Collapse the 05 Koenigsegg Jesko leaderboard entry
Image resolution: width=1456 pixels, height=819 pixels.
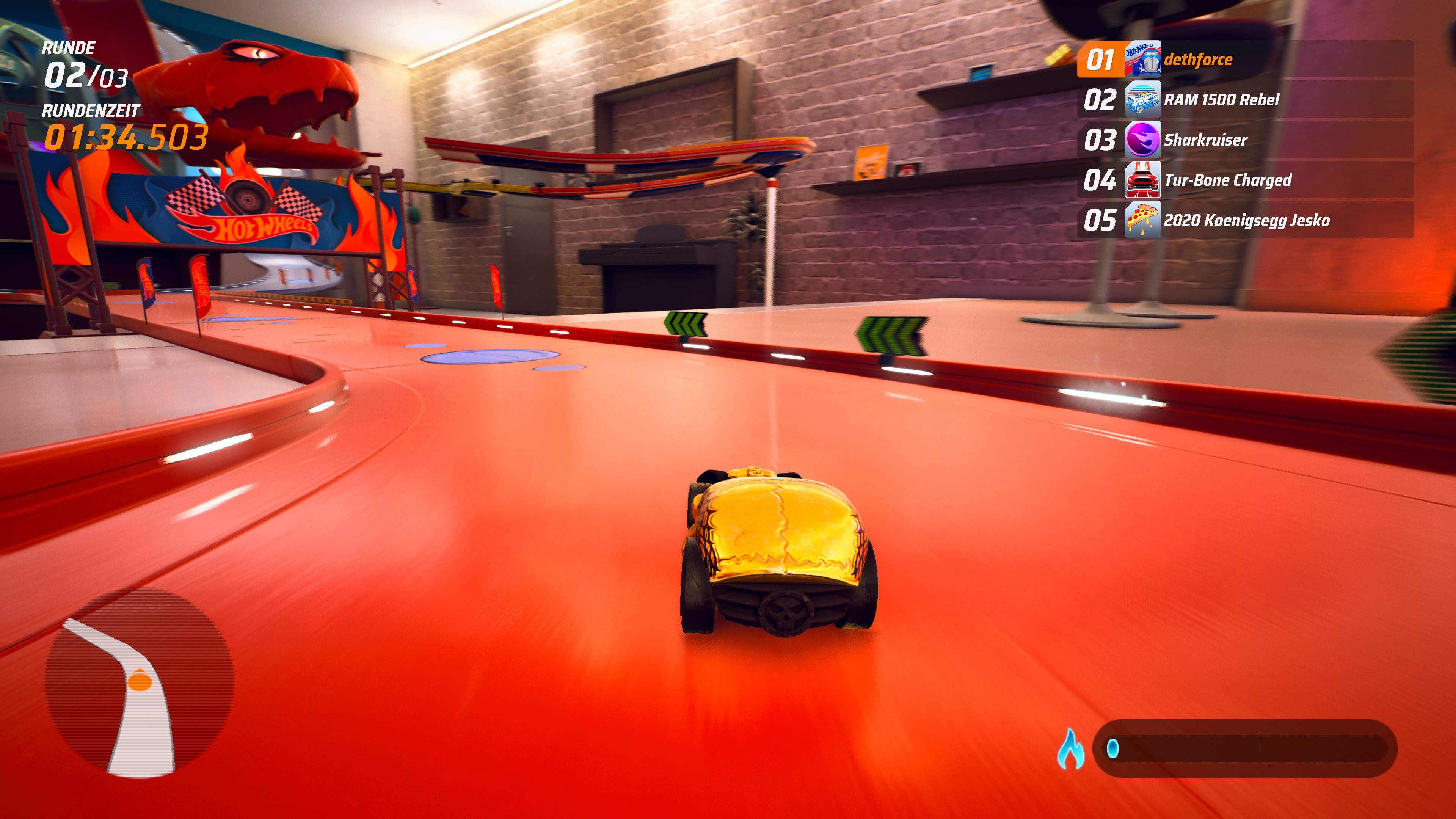[1272, 221]
